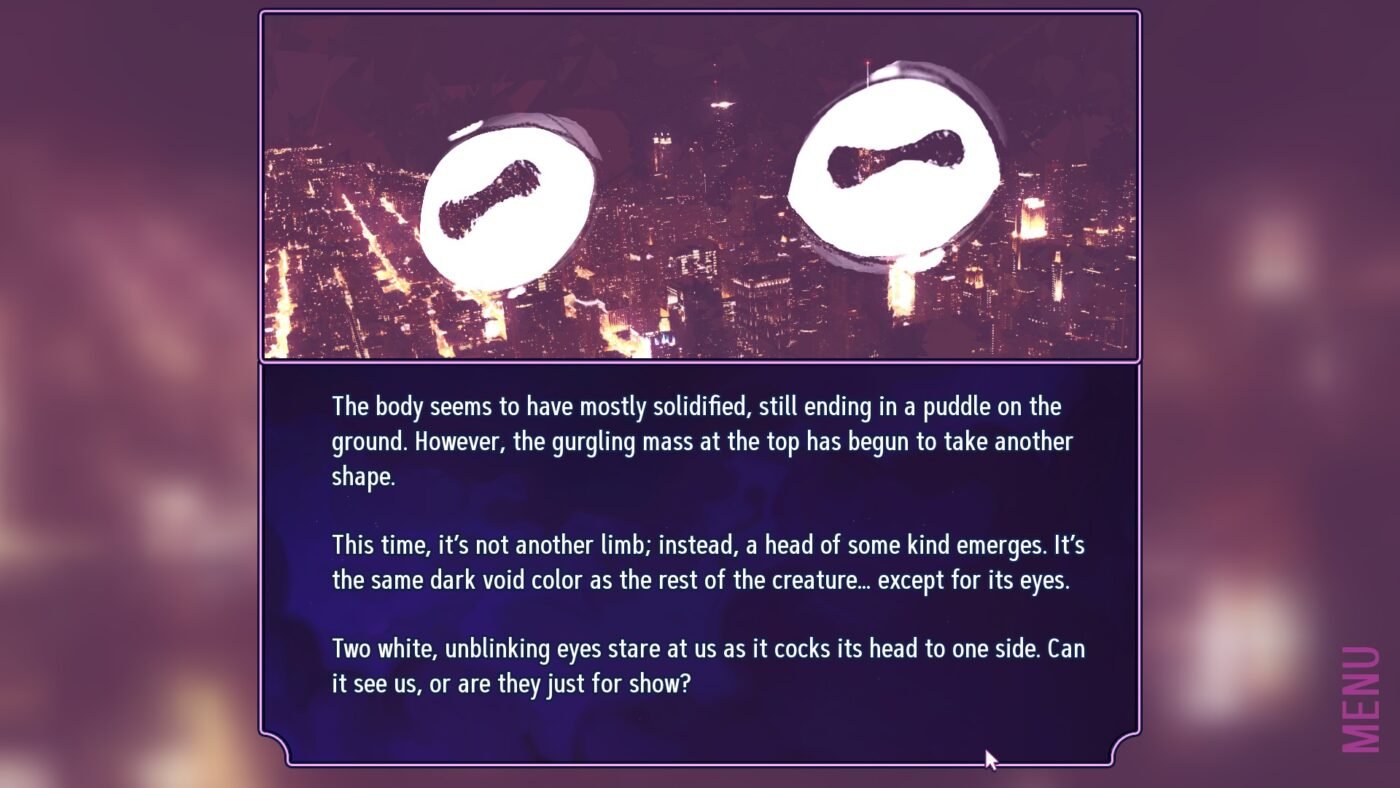Select the paragraph starting with 'The body seems'
The height and width of the screenshot is (788, 1400).
pyautogui.click(x=700, y=440)
